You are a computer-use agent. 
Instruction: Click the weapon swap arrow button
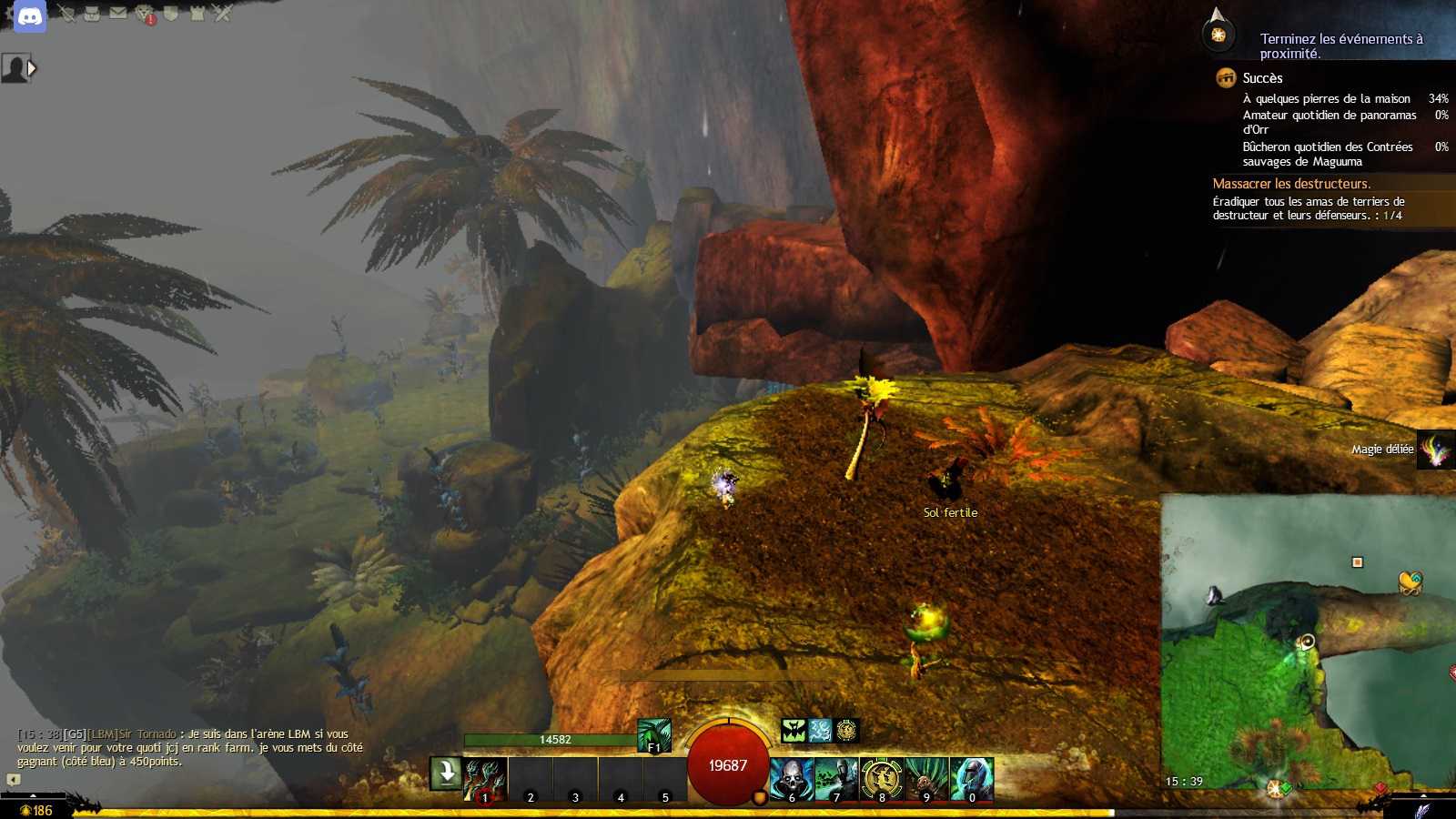446,773
